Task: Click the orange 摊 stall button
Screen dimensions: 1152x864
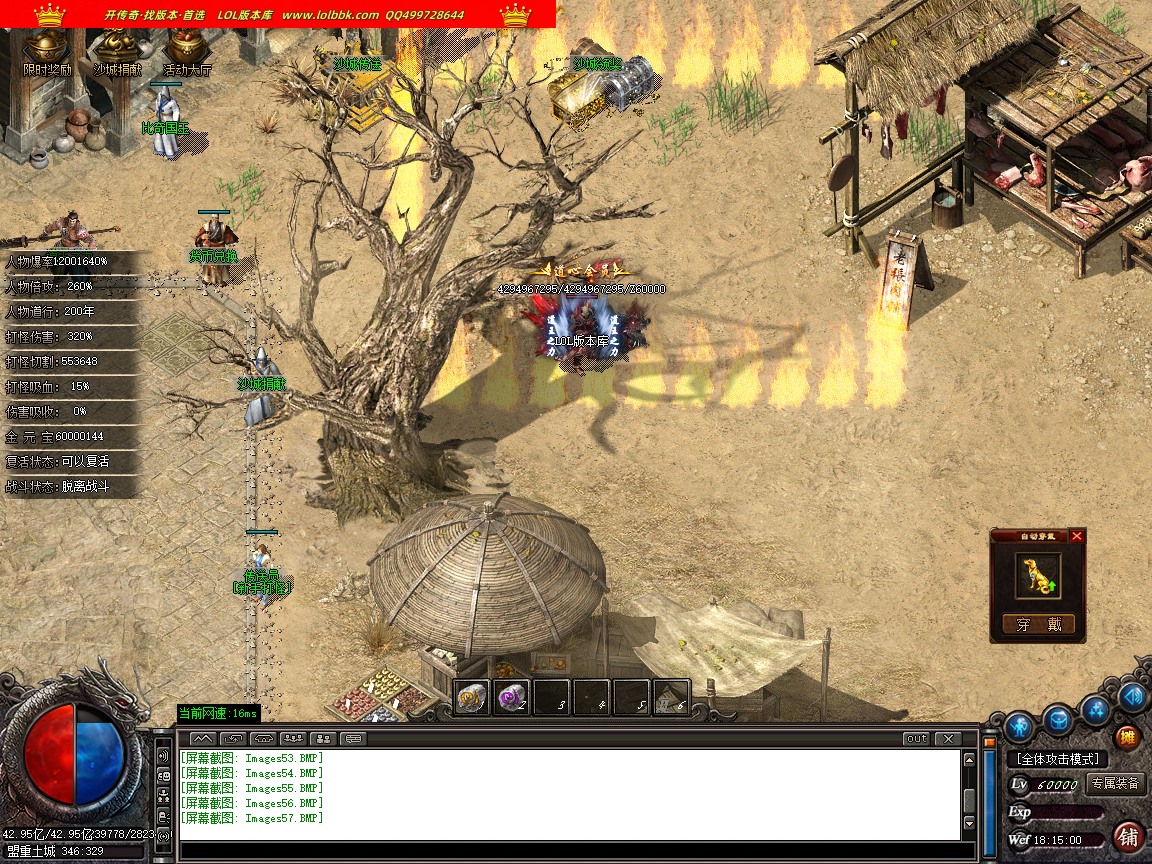Action: 1127,738
